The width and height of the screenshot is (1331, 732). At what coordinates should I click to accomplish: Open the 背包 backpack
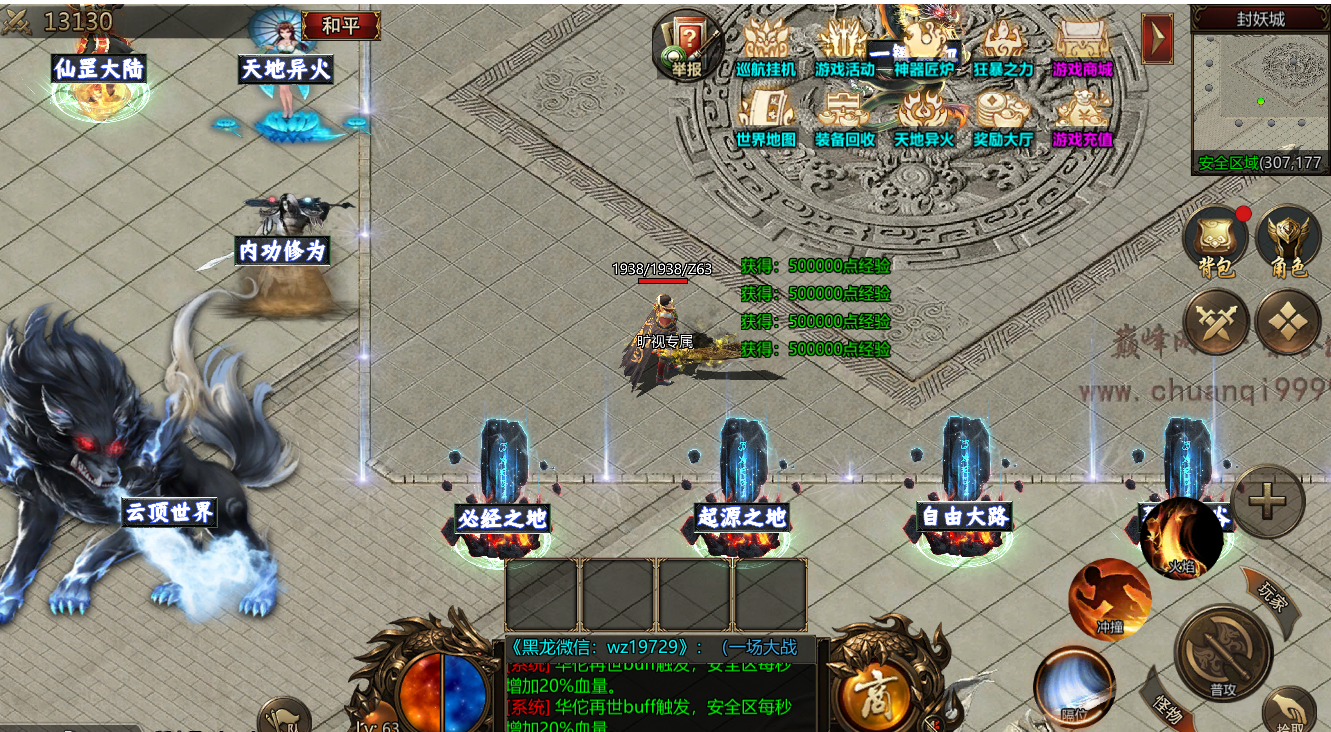pos(1217,240)
